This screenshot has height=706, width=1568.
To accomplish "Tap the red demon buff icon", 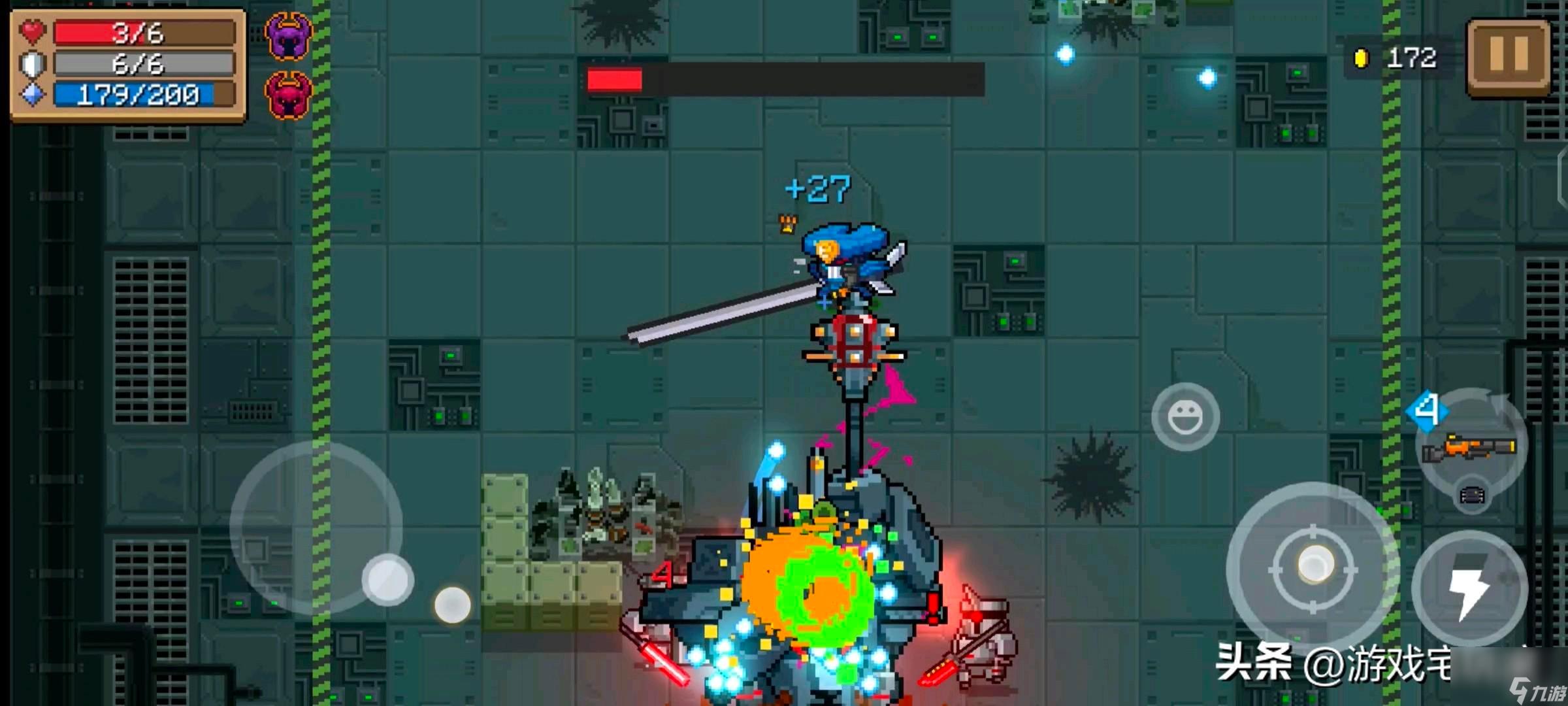I will 288,95.
